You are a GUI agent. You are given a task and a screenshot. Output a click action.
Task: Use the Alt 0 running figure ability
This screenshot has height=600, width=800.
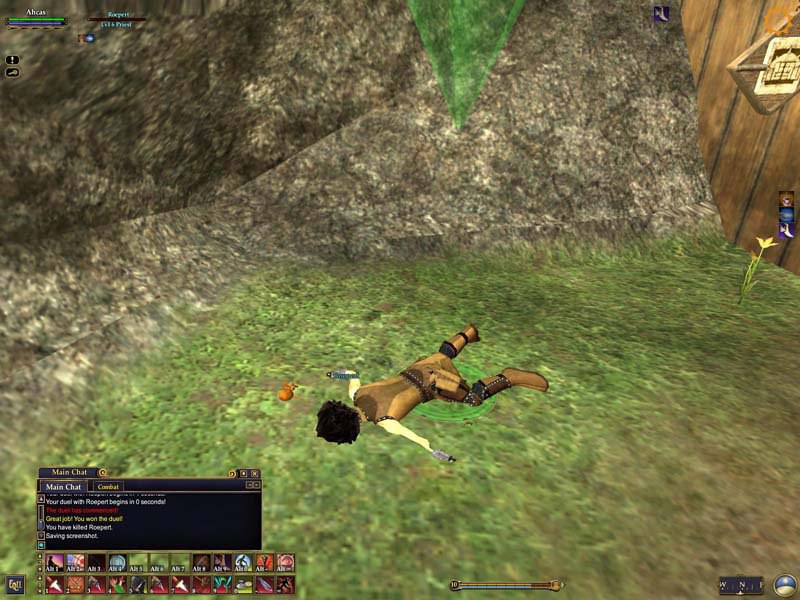point(243,563)
